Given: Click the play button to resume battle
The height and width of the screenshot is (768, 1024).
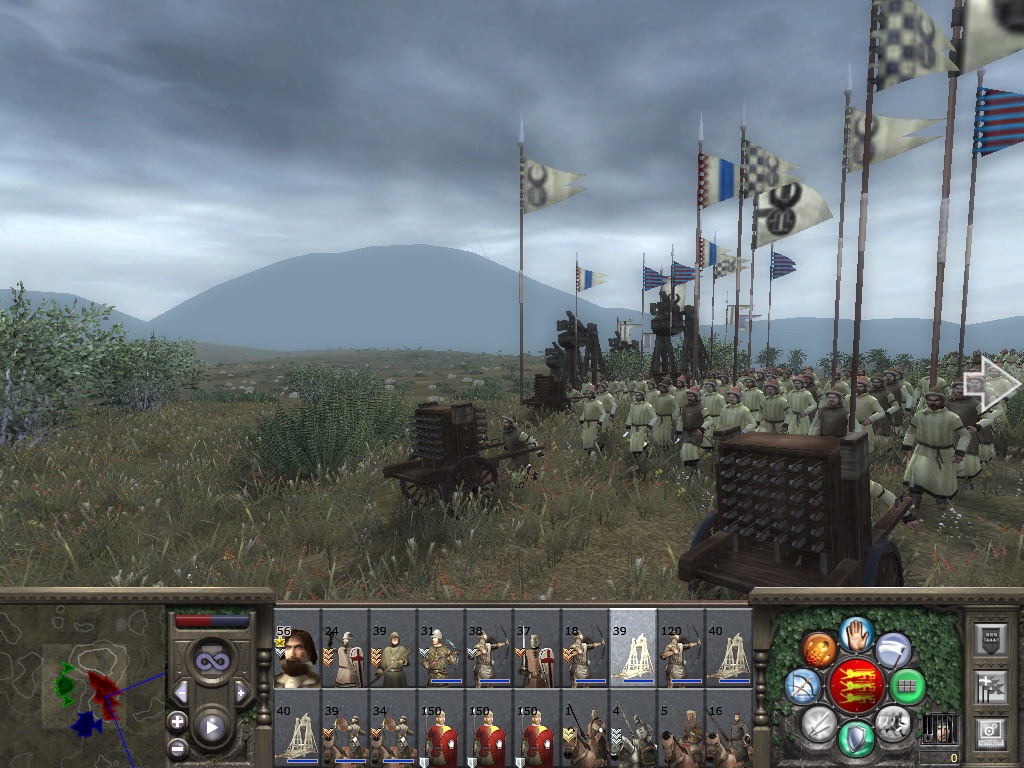Looking at the screenshot, I should 212,727.
